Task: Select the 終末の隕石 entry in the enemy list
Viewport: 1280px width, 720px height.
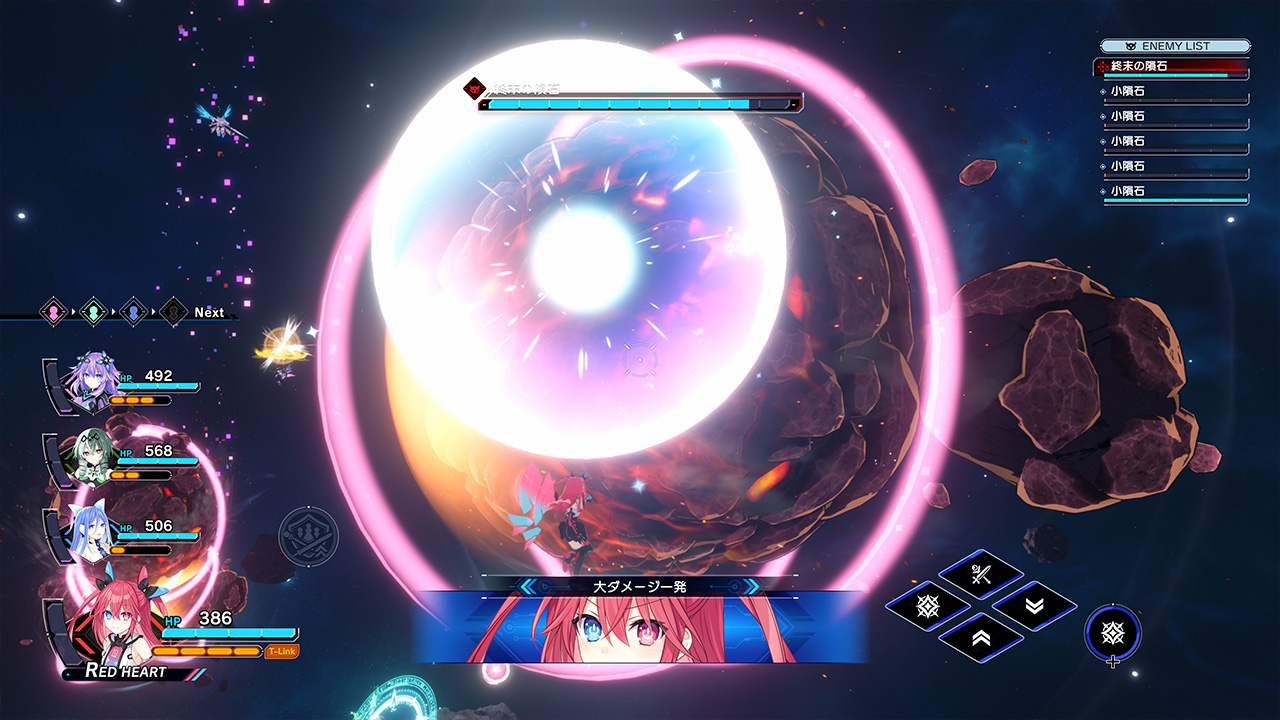Action: [x=1171, y=67]
